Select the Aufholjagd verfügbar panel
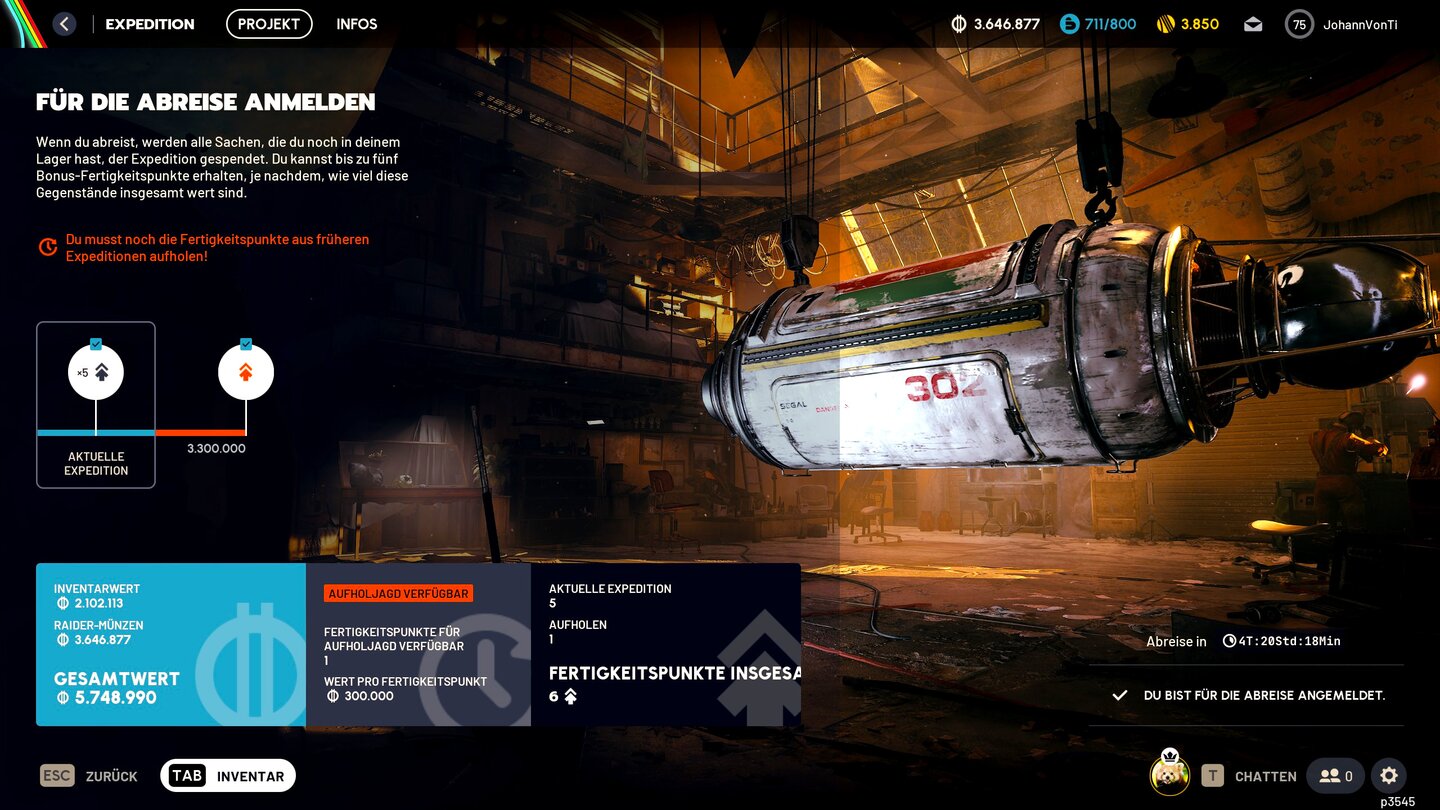This screenshot has width=1440, height=810. (x=418, y=644)
